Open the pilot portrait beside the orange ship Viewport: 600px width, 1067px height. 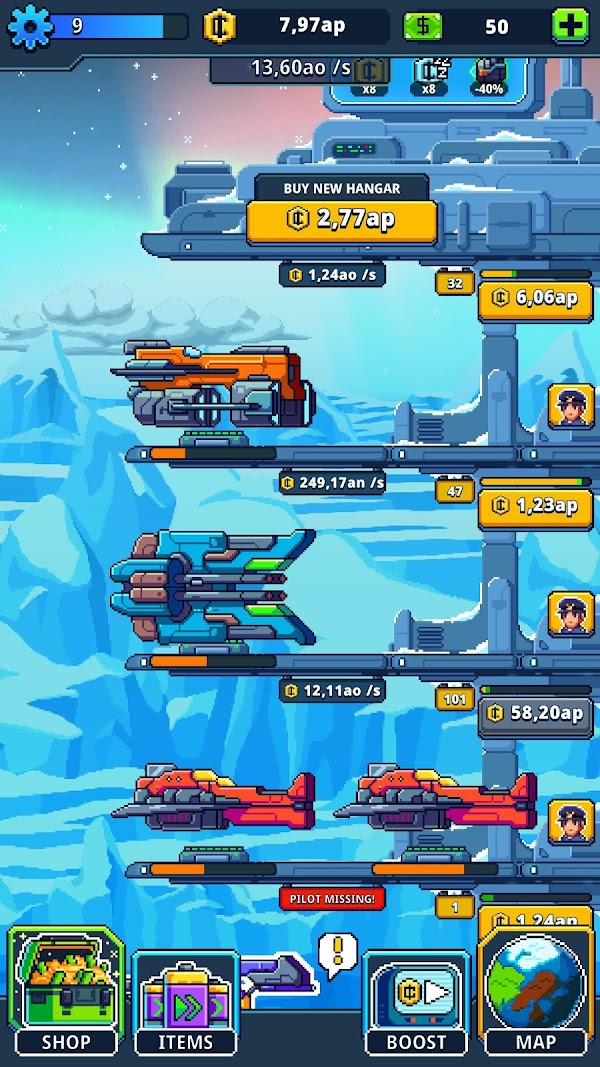(571, 406)
